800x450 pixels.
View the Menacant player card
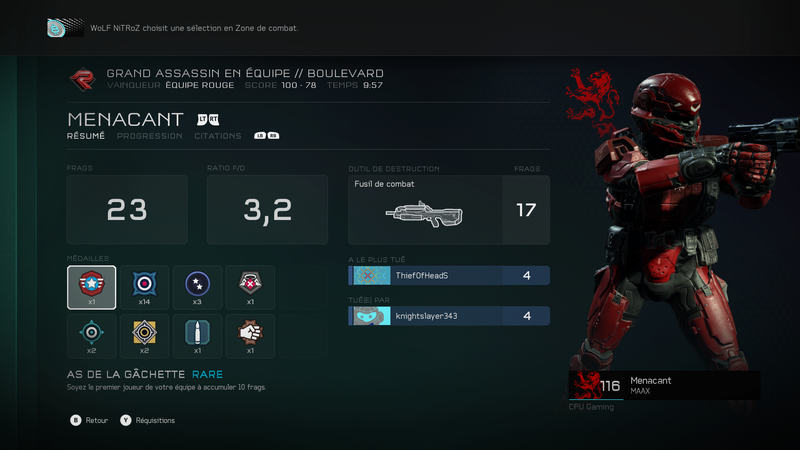(663, 385)
